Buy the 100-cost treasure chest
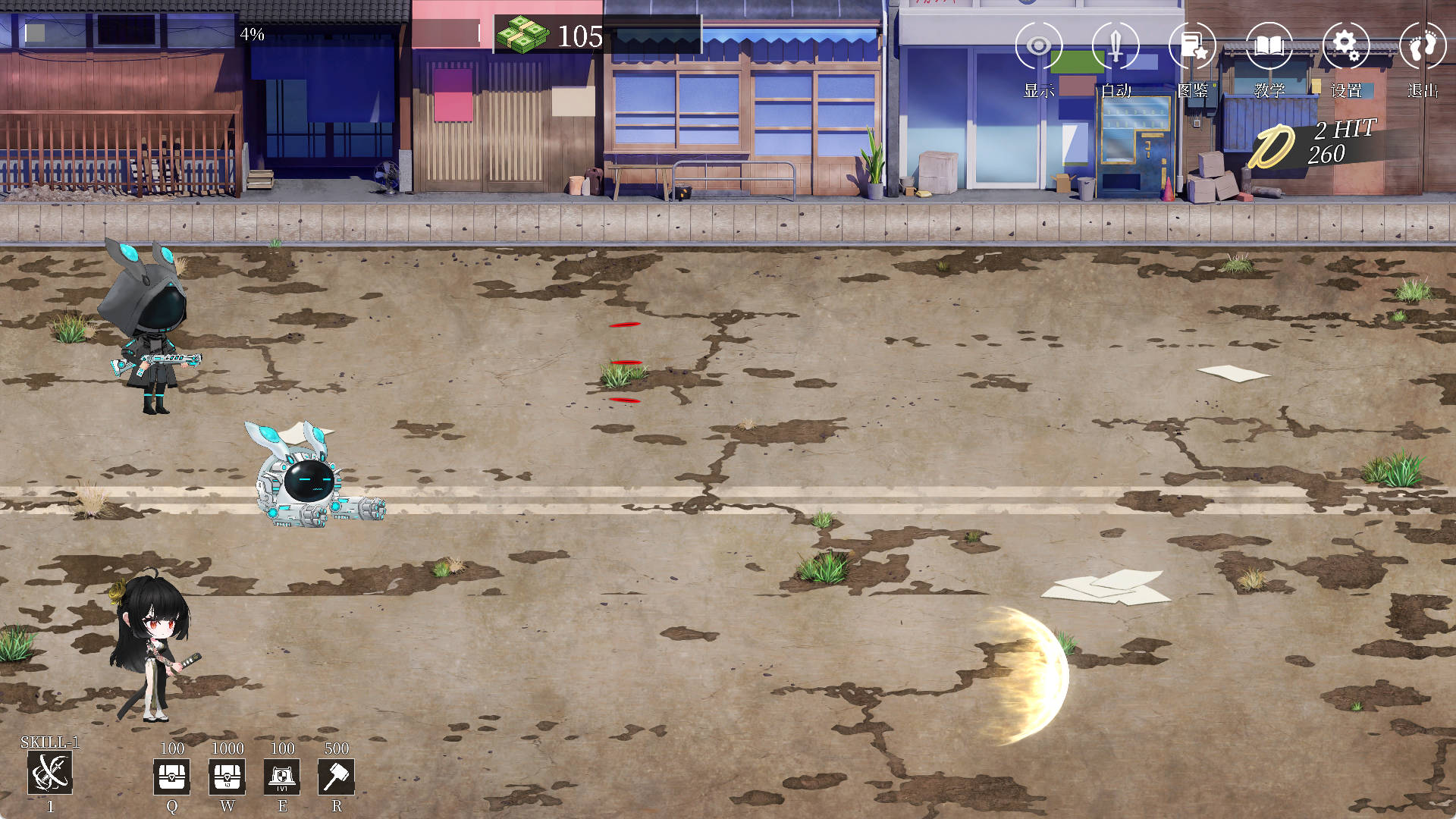Viewport: 1456px width, 819px height. click(x=172, y=777)
